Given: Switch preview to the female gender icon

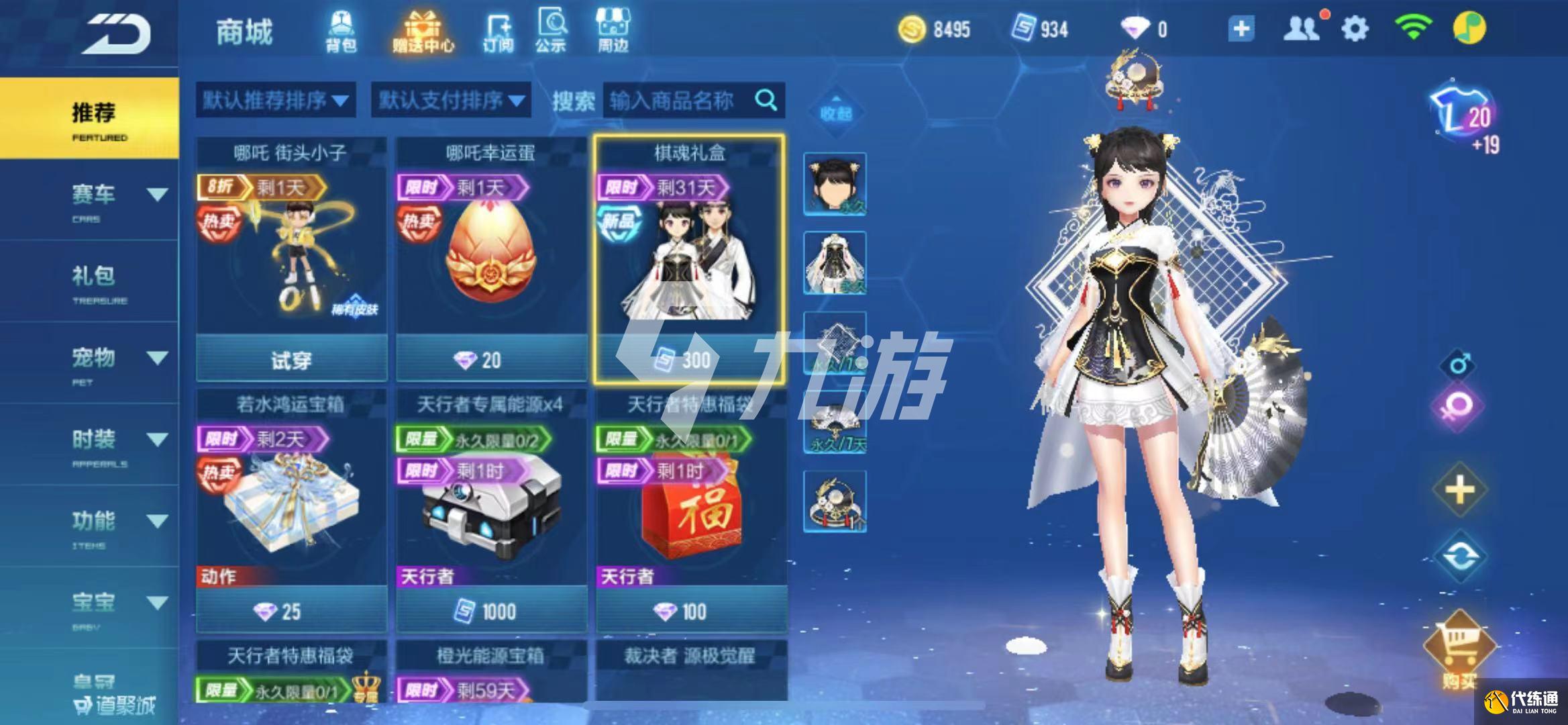Looking at the screenshot, I should [1459, 407].
